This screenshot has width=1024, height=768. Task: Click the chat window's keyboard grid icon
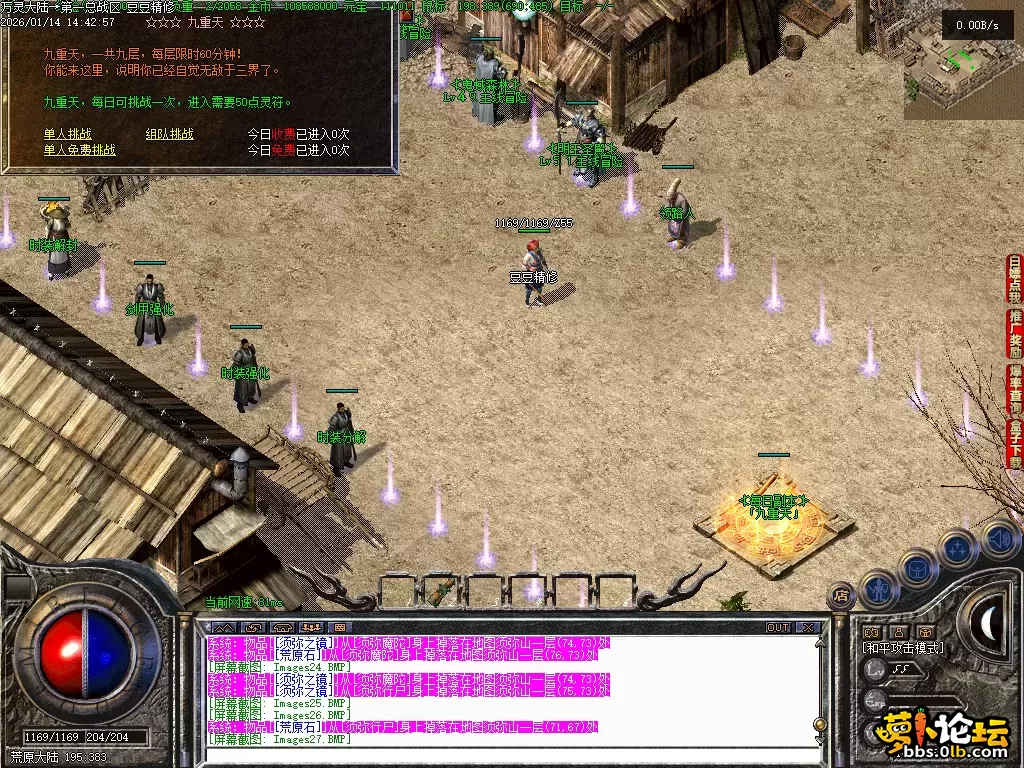338,628
